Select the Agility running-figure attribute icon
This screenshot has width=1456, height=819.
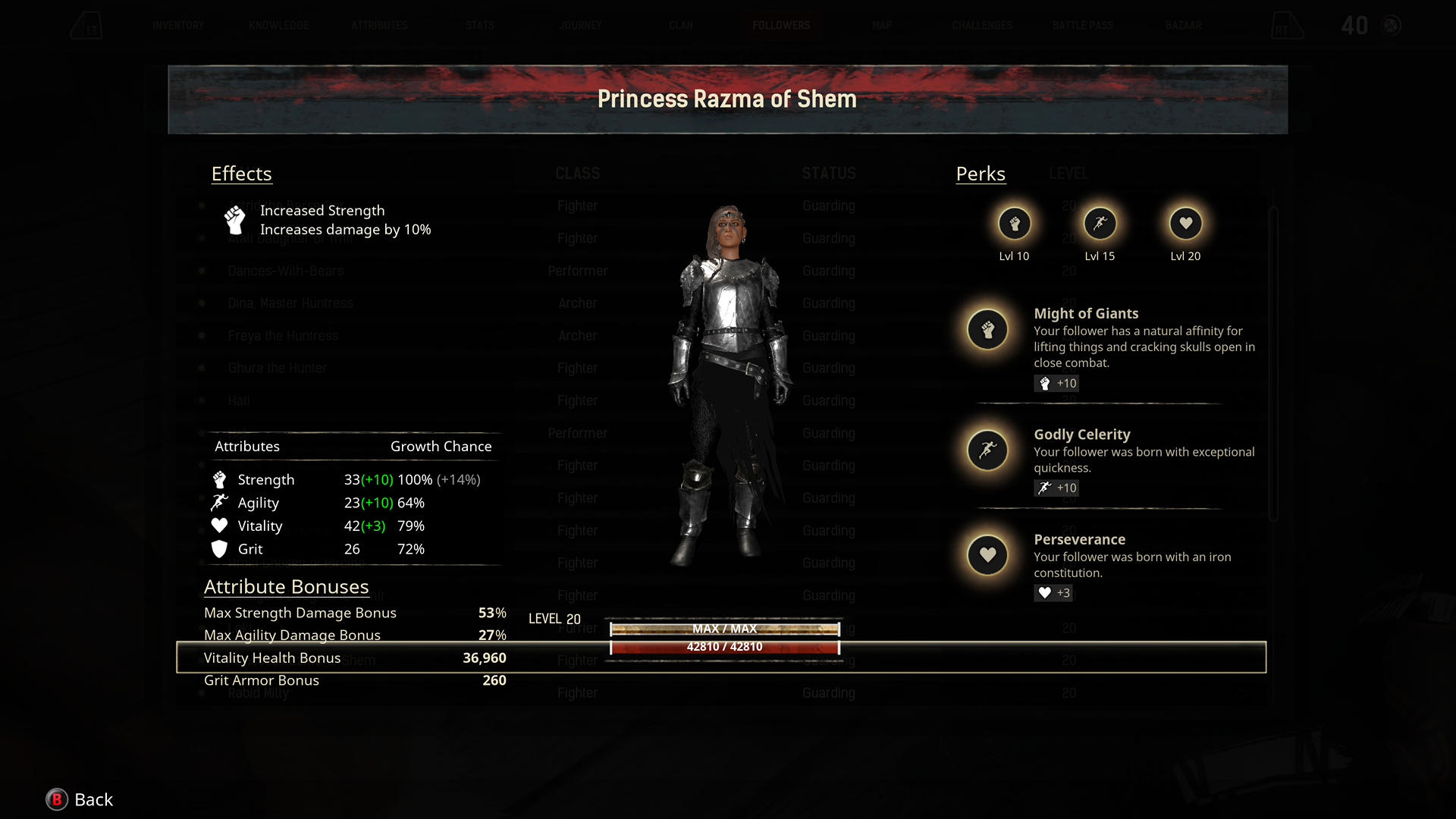click(x=220, y=502)
